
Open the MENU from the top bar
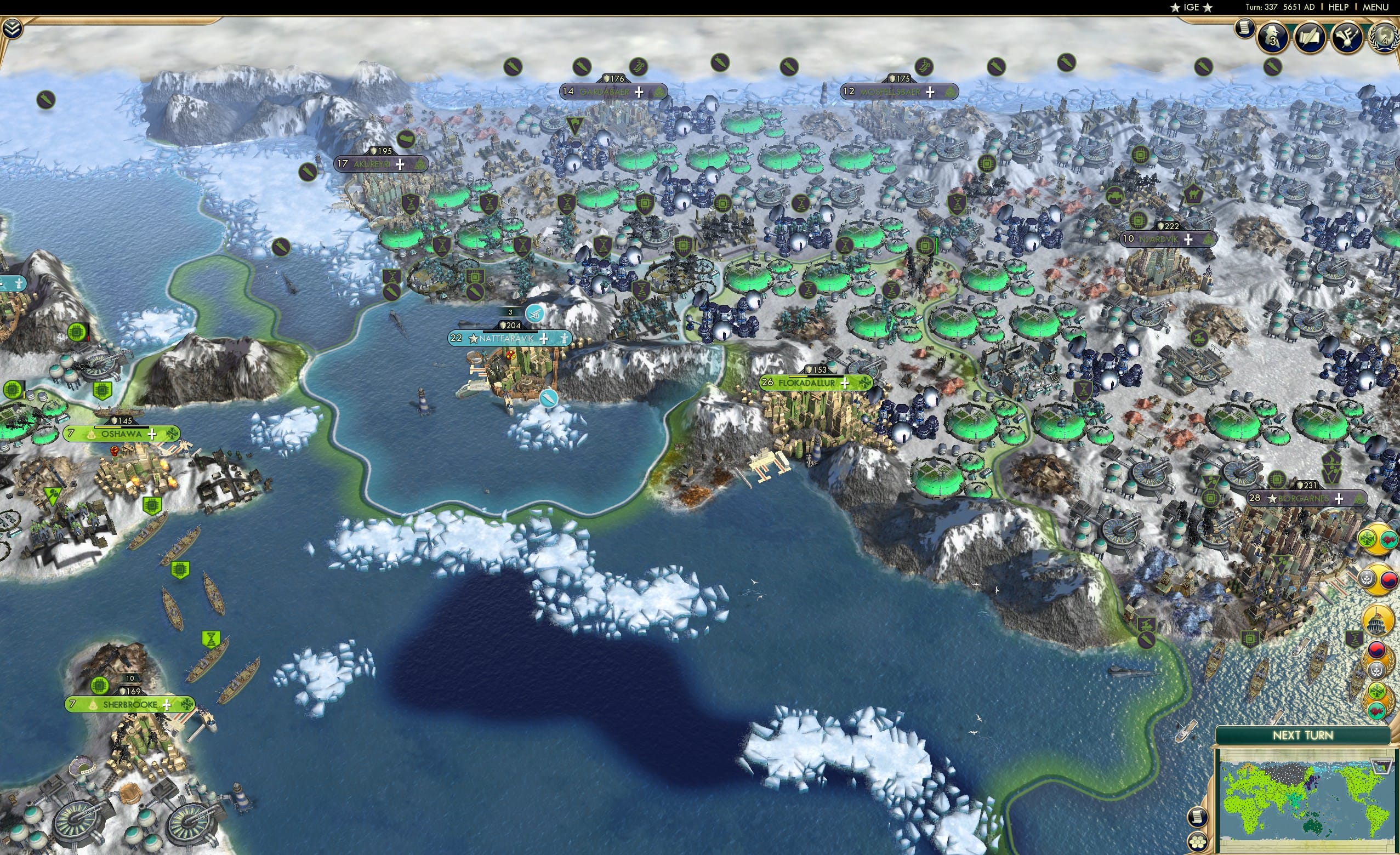1375,7
